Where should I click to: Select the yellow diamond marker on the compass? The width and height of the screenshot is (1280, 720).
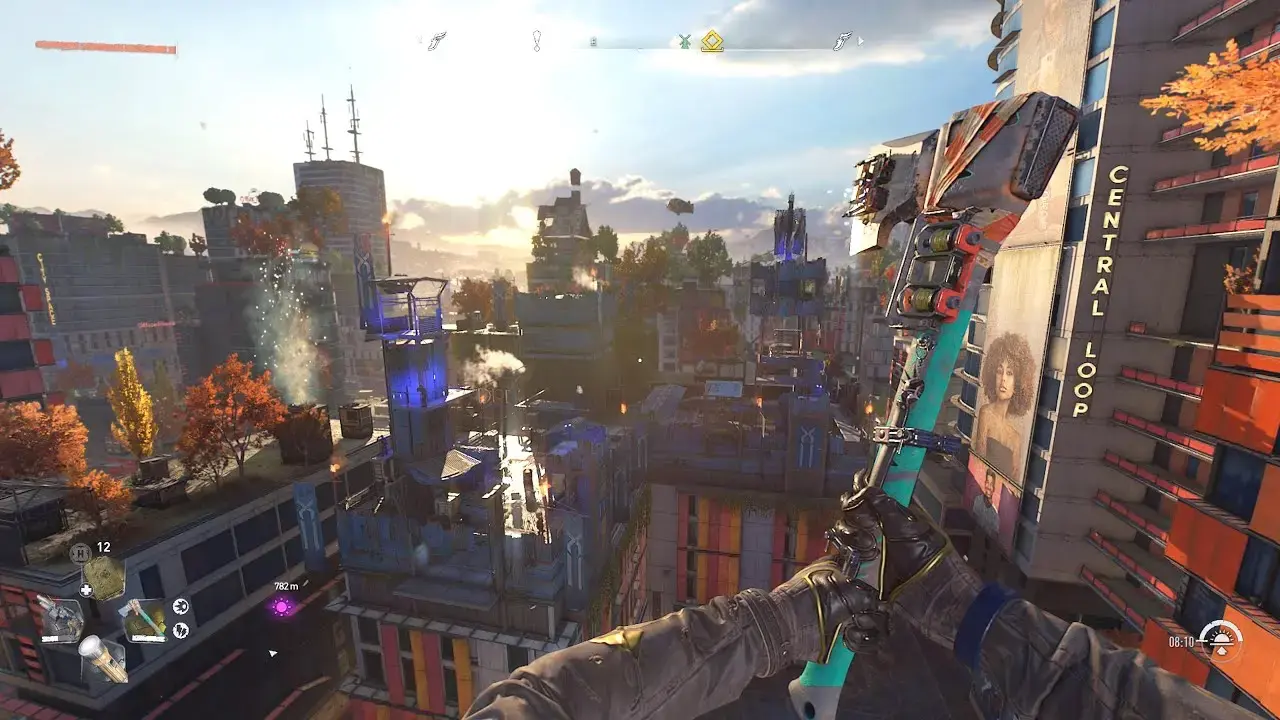pyautogui.click(x=711, y=41)
